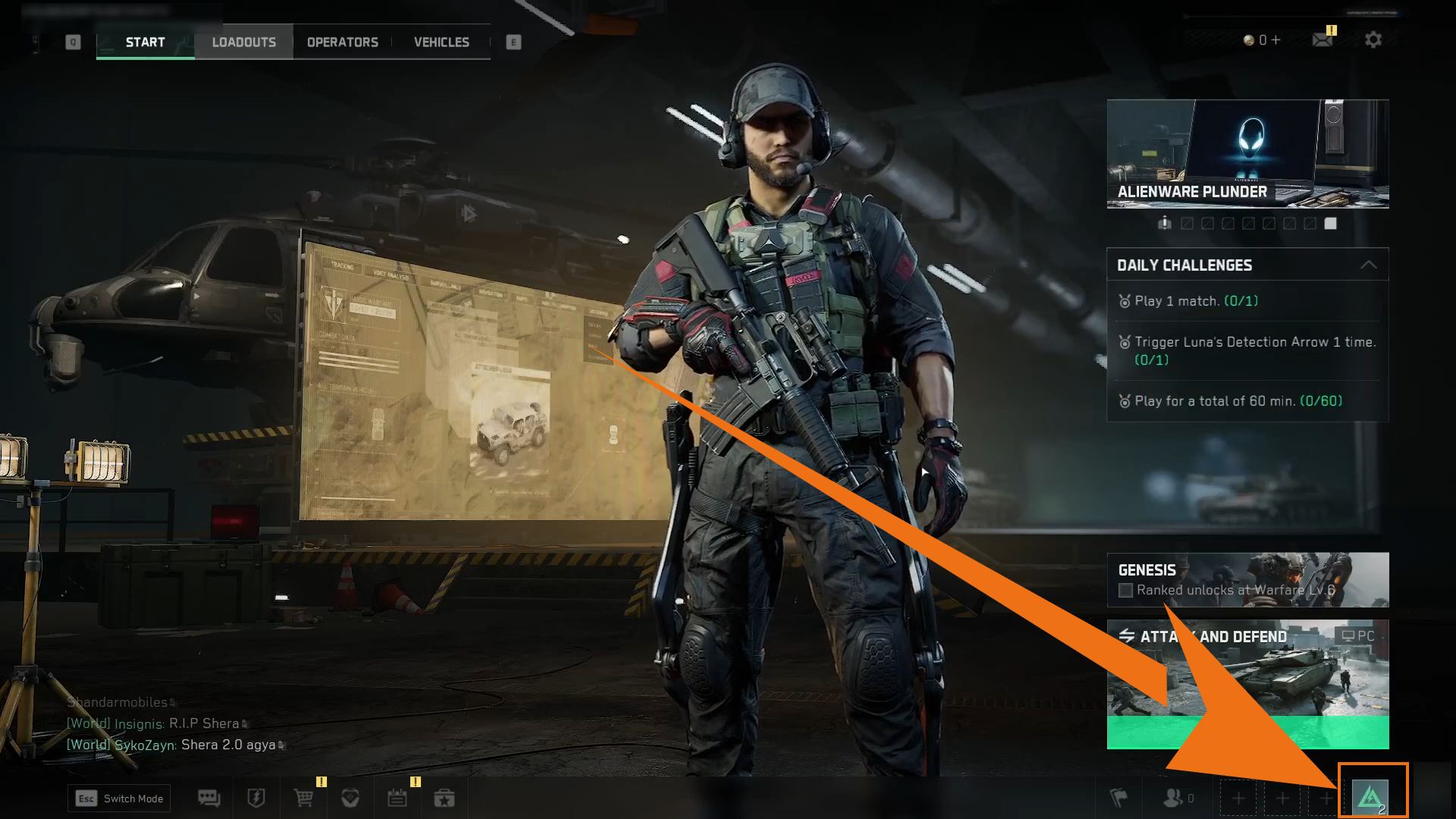Screen dimensions: 1456x819
Task: Open the Alienware Plunder banner
Action: point(1247,153)
